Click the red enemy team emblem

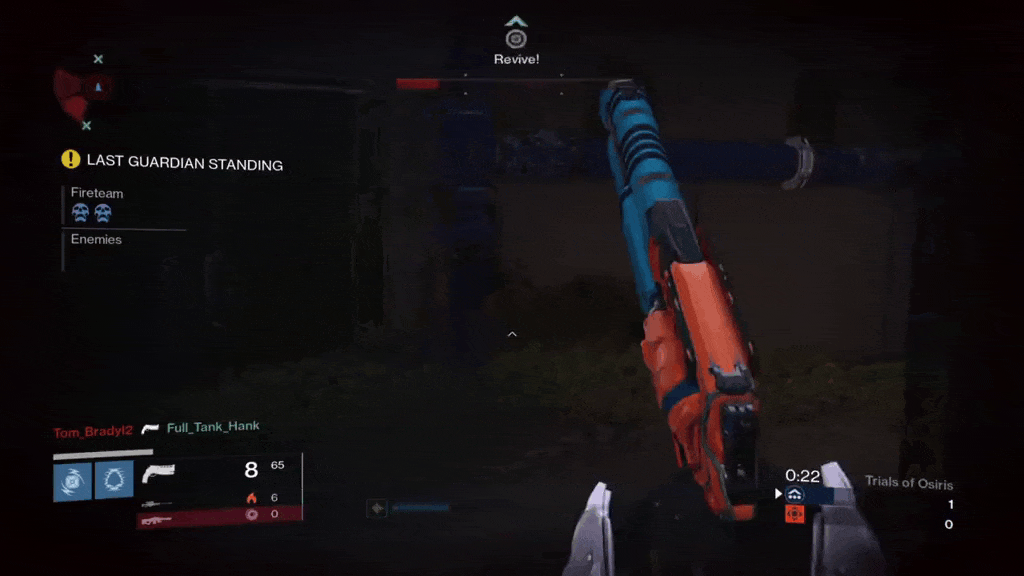[795, 514]
